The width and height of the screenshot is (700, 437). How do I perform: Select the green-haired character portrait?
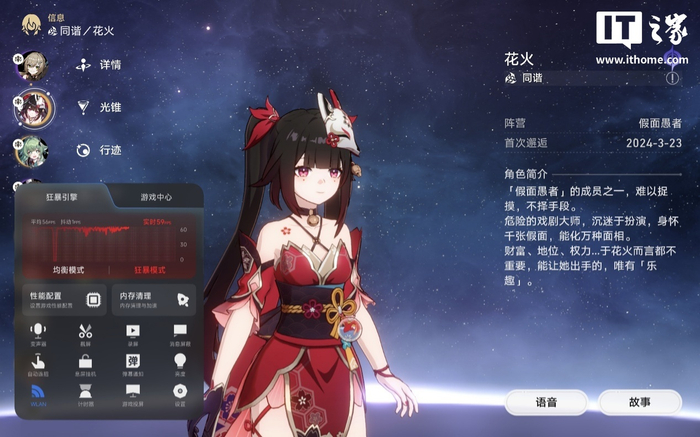pyautogui.click(x=33, y=151)
